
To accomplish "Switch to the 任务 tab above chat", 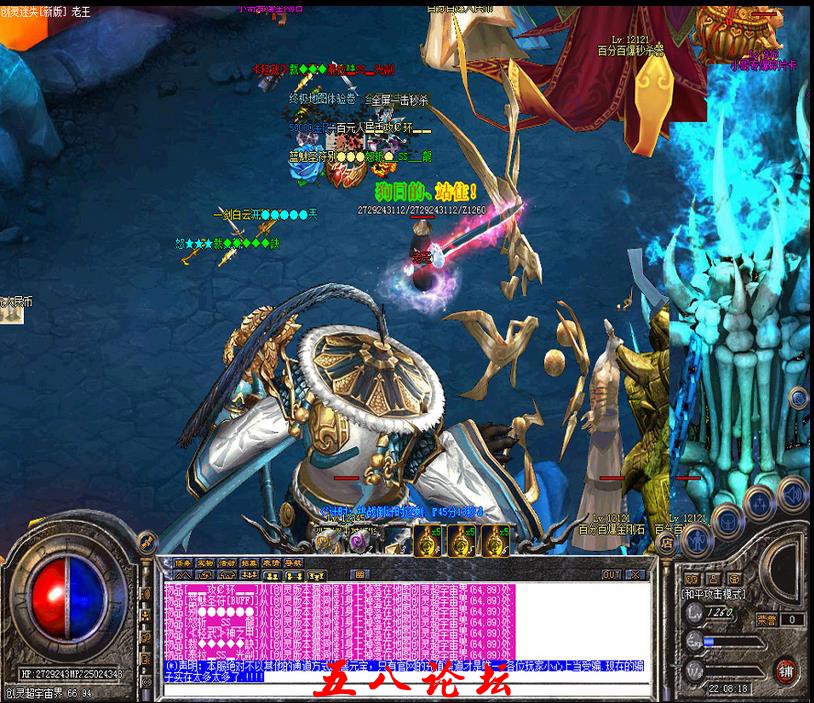I will click(x=183, y=563).
